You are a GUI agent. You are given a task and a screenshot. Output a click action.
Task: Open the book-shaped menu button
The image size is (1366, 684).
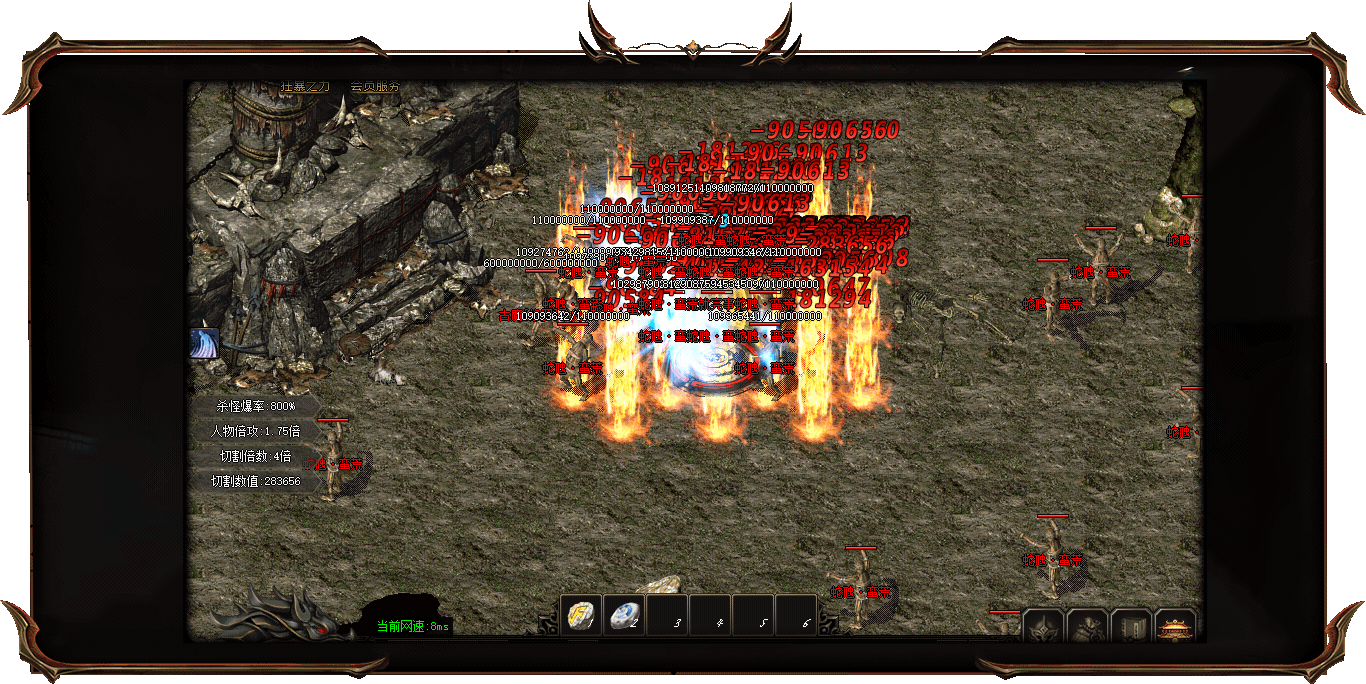pyautogui.click(x=1131, y=627)
